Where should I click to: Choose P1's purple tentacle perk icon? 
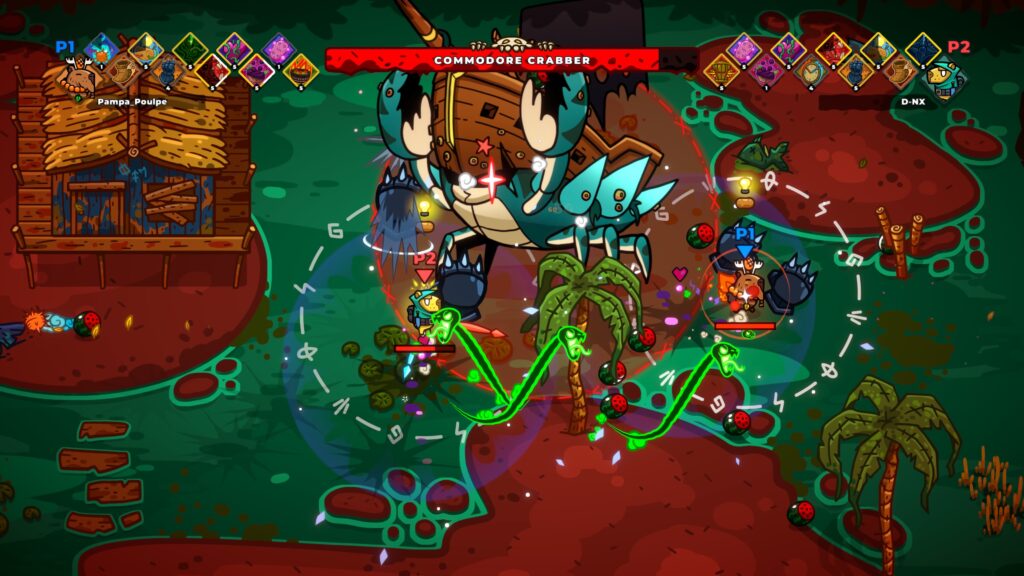point(234,49)
